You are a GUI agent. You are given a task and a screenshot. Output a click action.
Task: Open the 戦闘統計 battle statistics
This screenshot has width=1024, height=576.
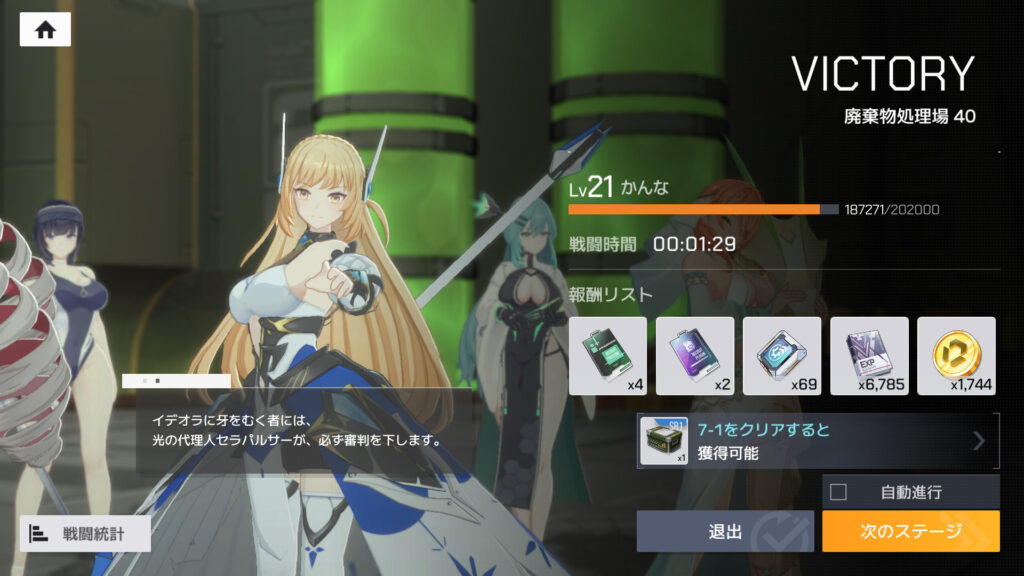85,533
